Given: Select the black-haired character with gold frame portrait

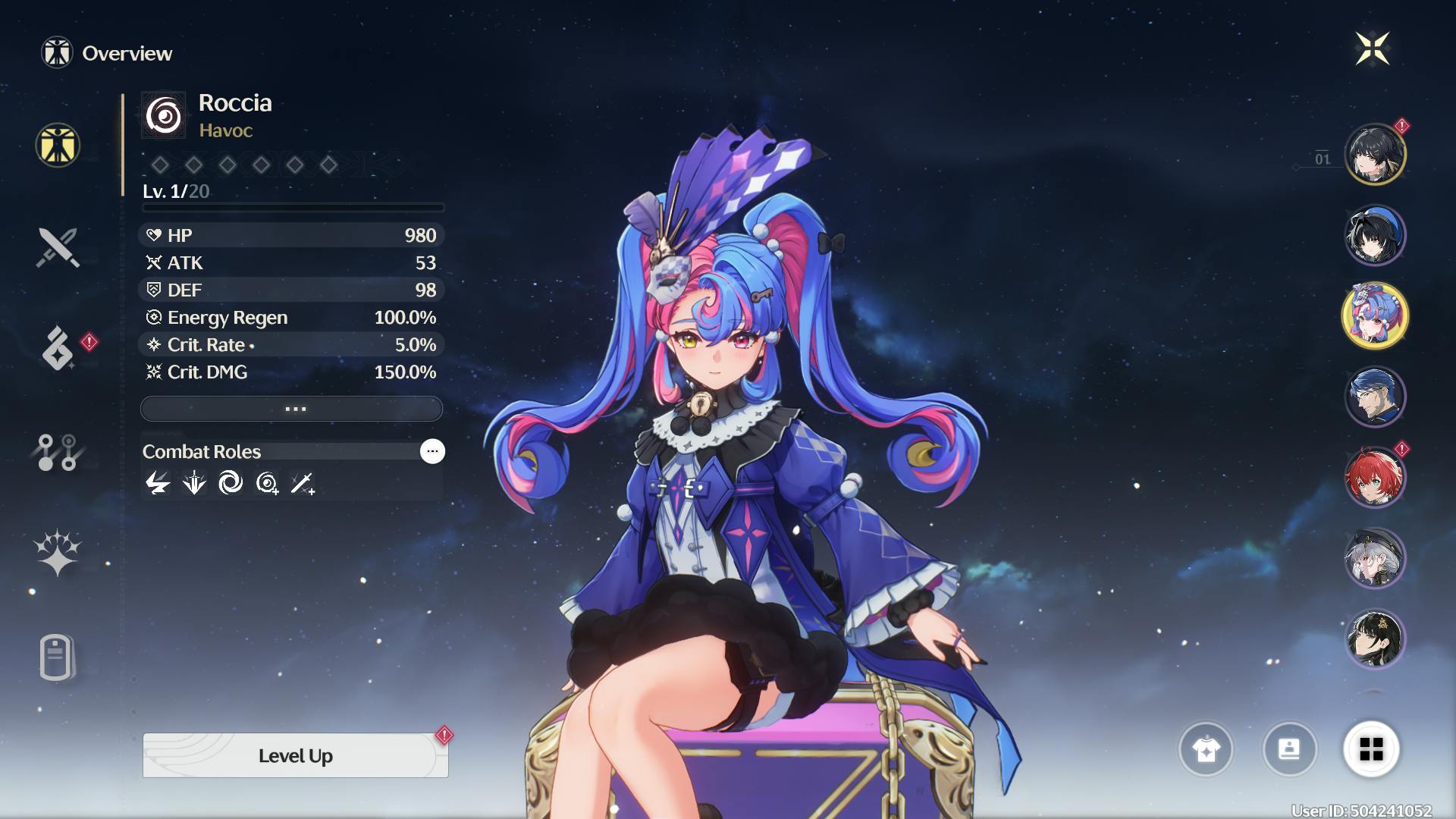Looking at the screenshot, I should [x=1375, y=154].
